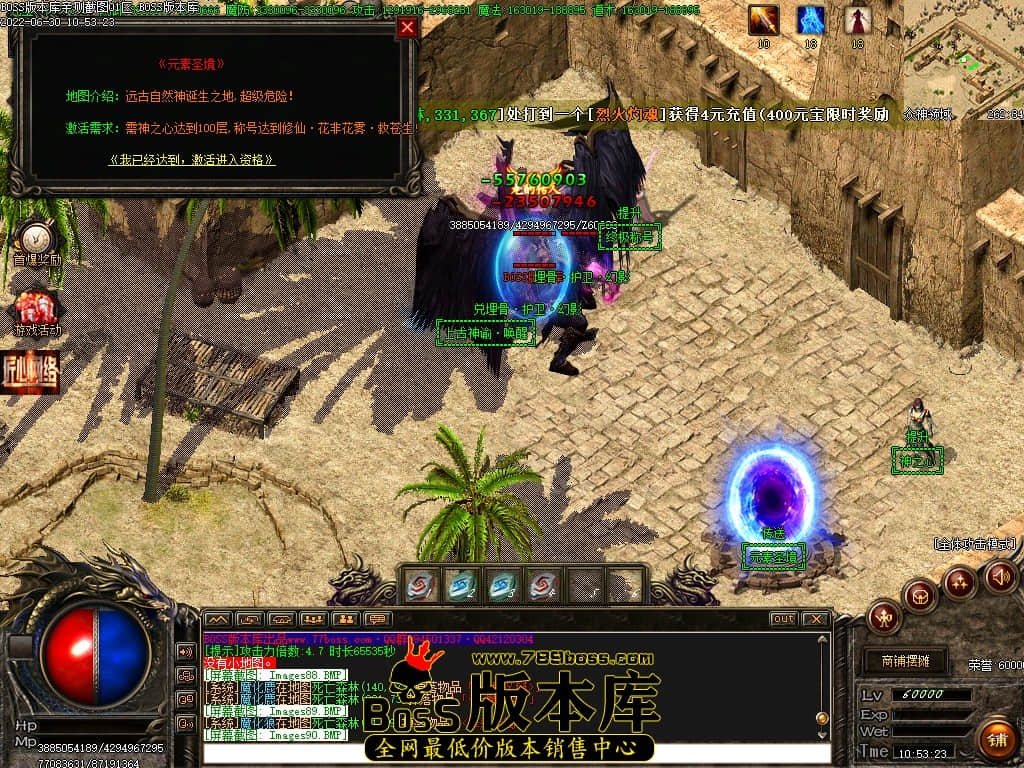This screenshot has height=768, width=1024.
Task: Click the speech bubble chat channel button
Action: tap(378, 619)
